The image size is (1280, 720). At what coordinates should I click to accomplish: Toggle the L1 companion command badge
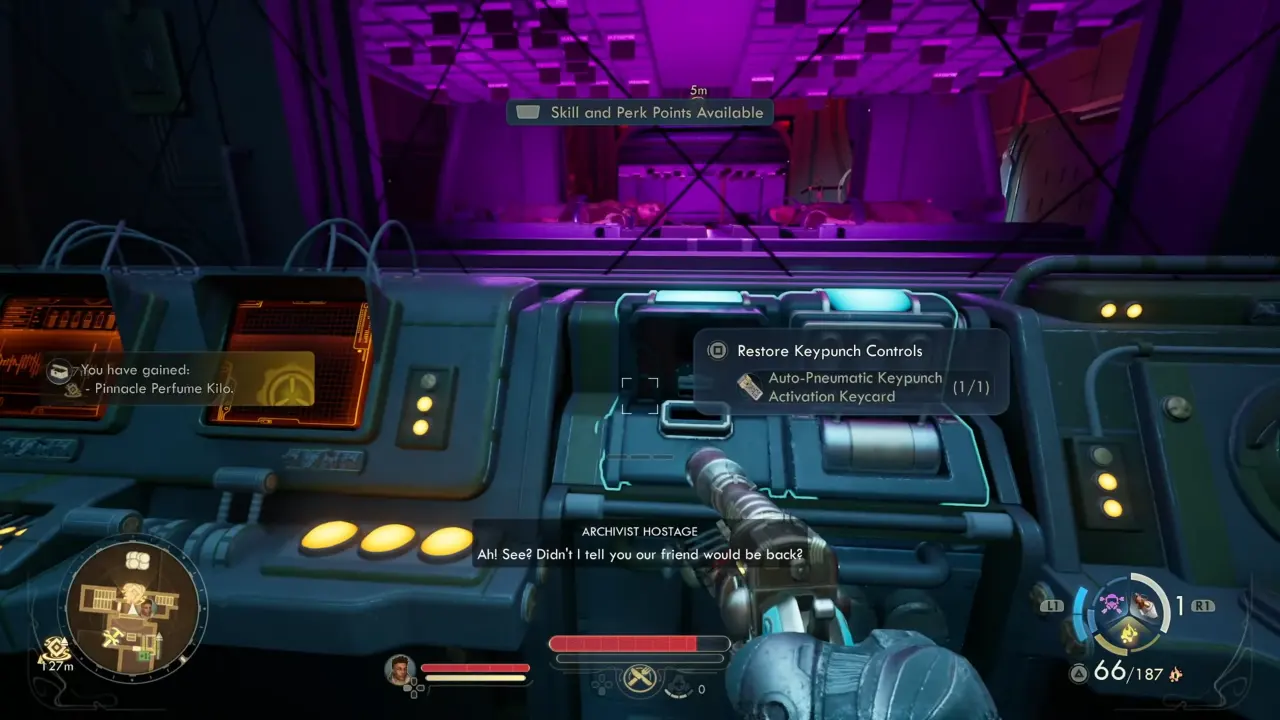click(1052, 606)
